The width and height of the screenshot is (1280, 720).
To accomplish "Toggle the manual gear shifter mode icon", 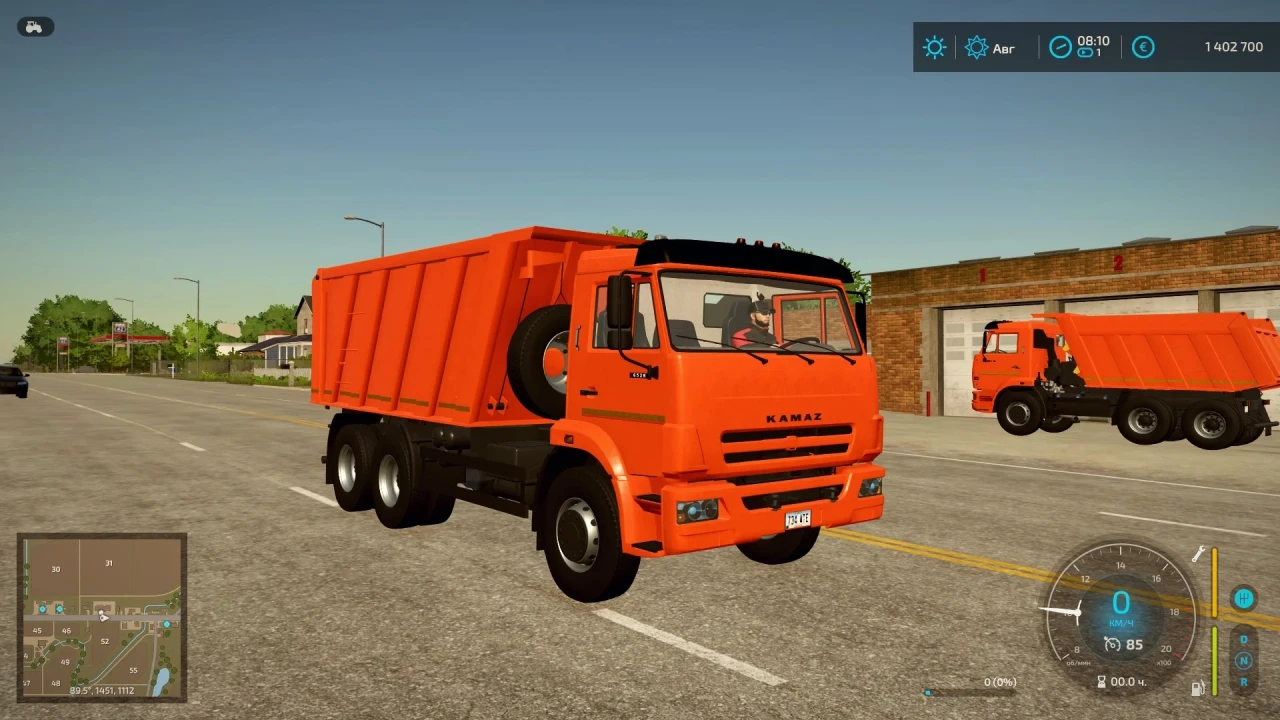I will coord(1244,598).
